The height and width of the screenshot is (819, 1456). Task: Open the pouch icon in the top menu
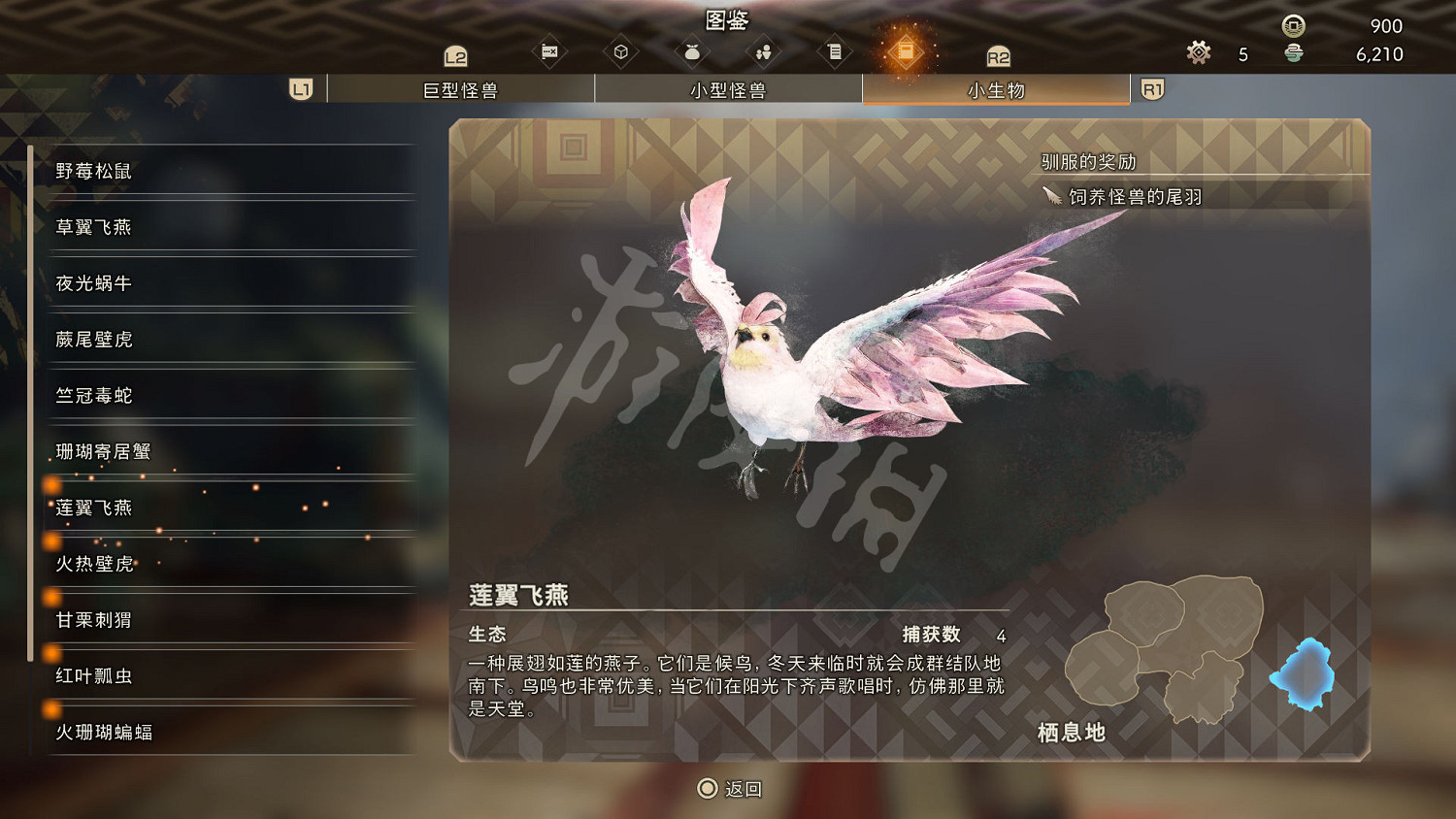(x=692, y=50)
